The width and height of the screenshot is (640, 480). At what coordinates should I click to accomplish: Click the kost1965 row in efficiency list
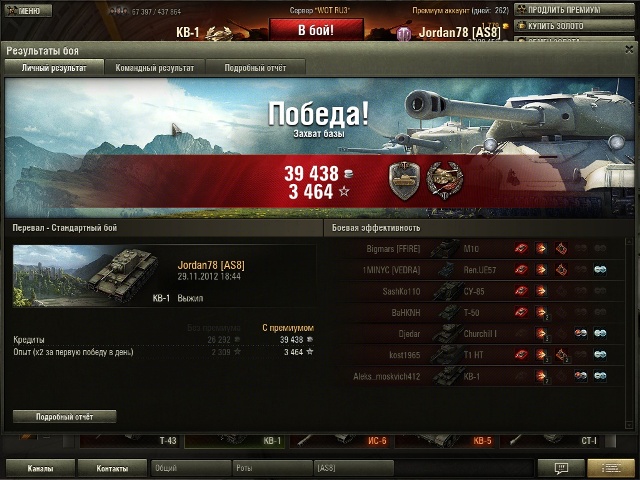click(x=470, y=354)
